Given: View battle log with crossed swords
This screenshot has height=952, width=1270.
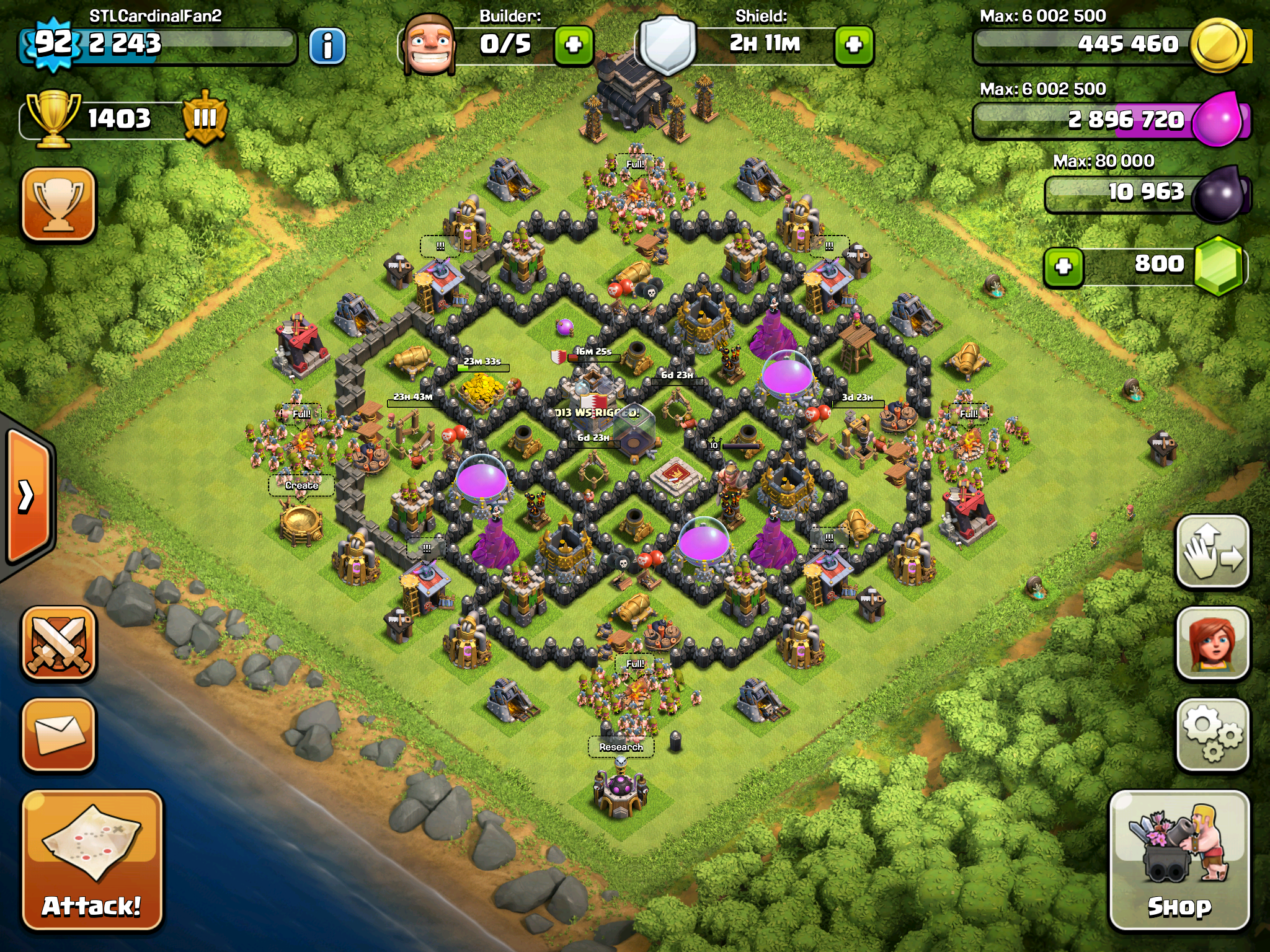Looking at the screenshot, I should click(x=59, y=643).
